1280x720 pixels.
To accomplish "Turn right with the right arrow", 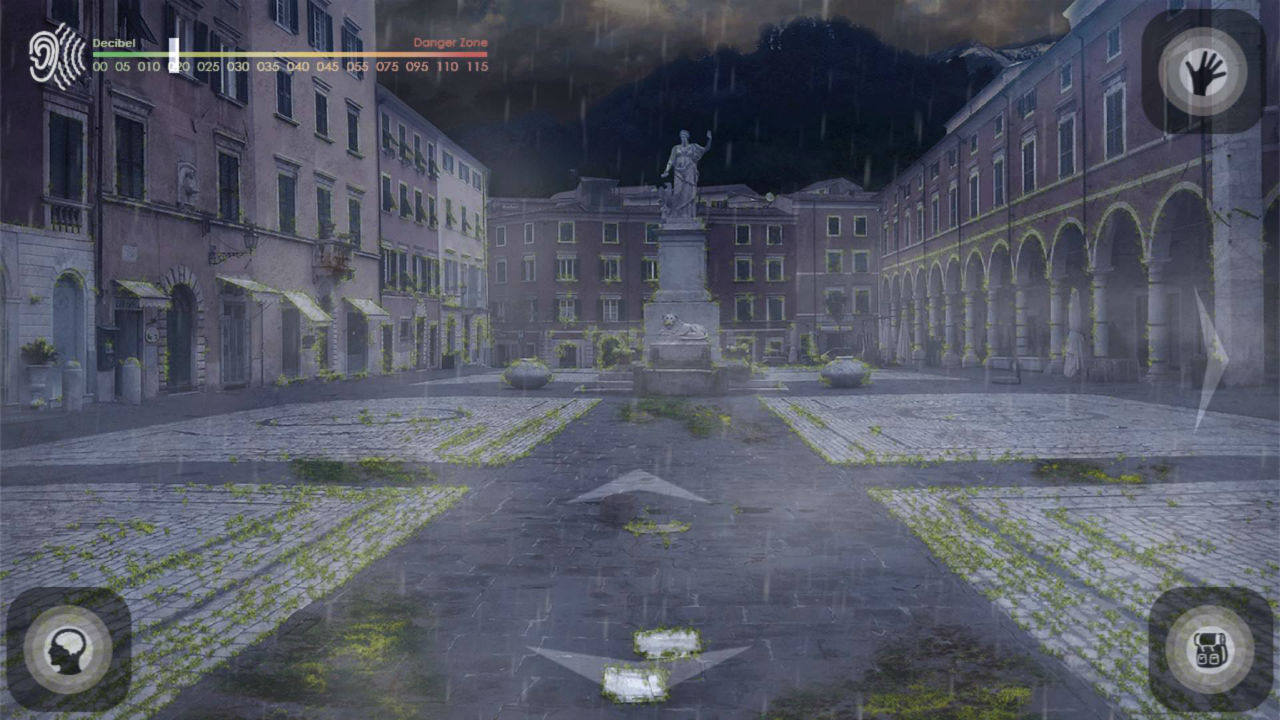I will 1211,357.
